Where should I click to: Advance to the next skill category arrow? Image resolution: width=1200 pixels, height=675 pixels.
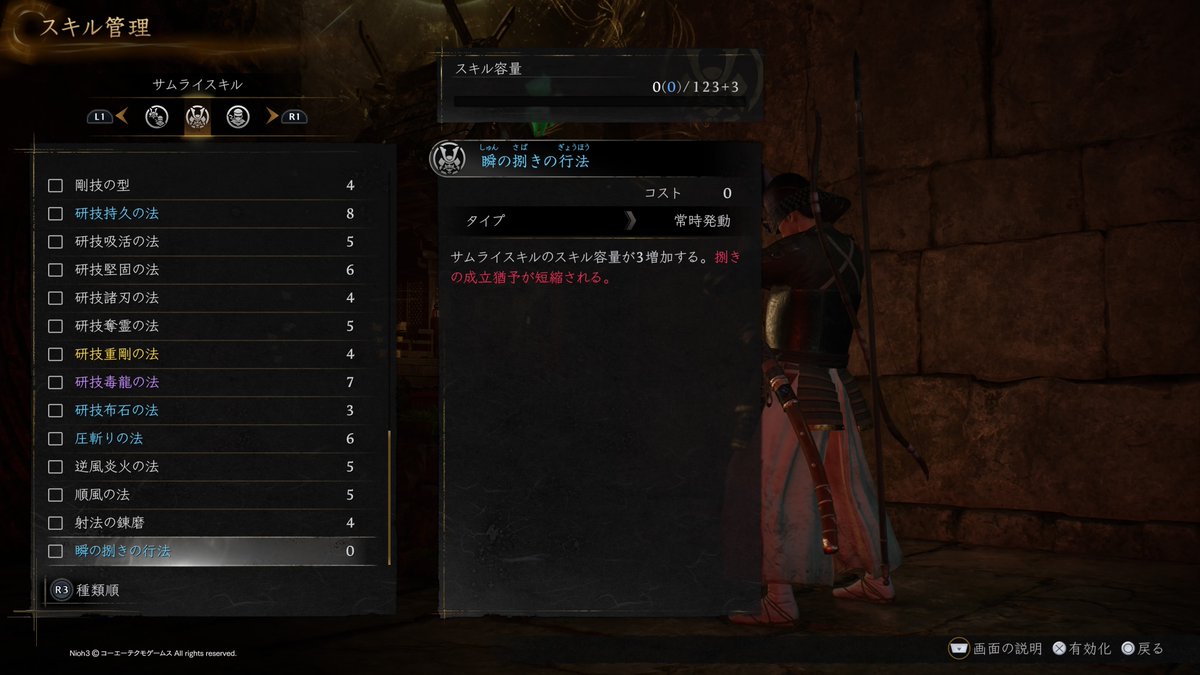pos(272,117)
